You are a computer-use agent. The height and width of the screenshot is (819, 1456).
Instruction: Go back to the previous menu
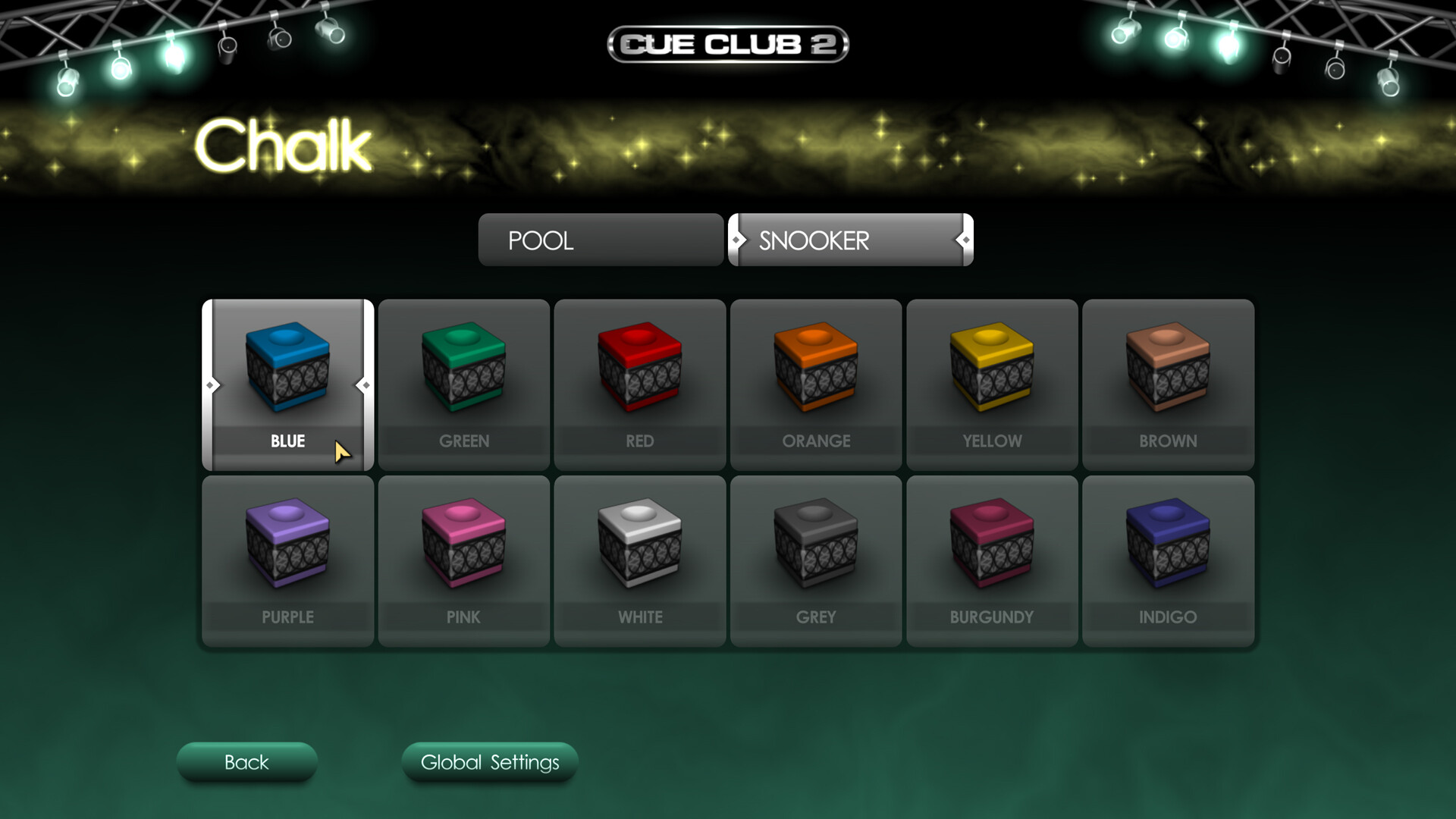click(x=246, y=762)
